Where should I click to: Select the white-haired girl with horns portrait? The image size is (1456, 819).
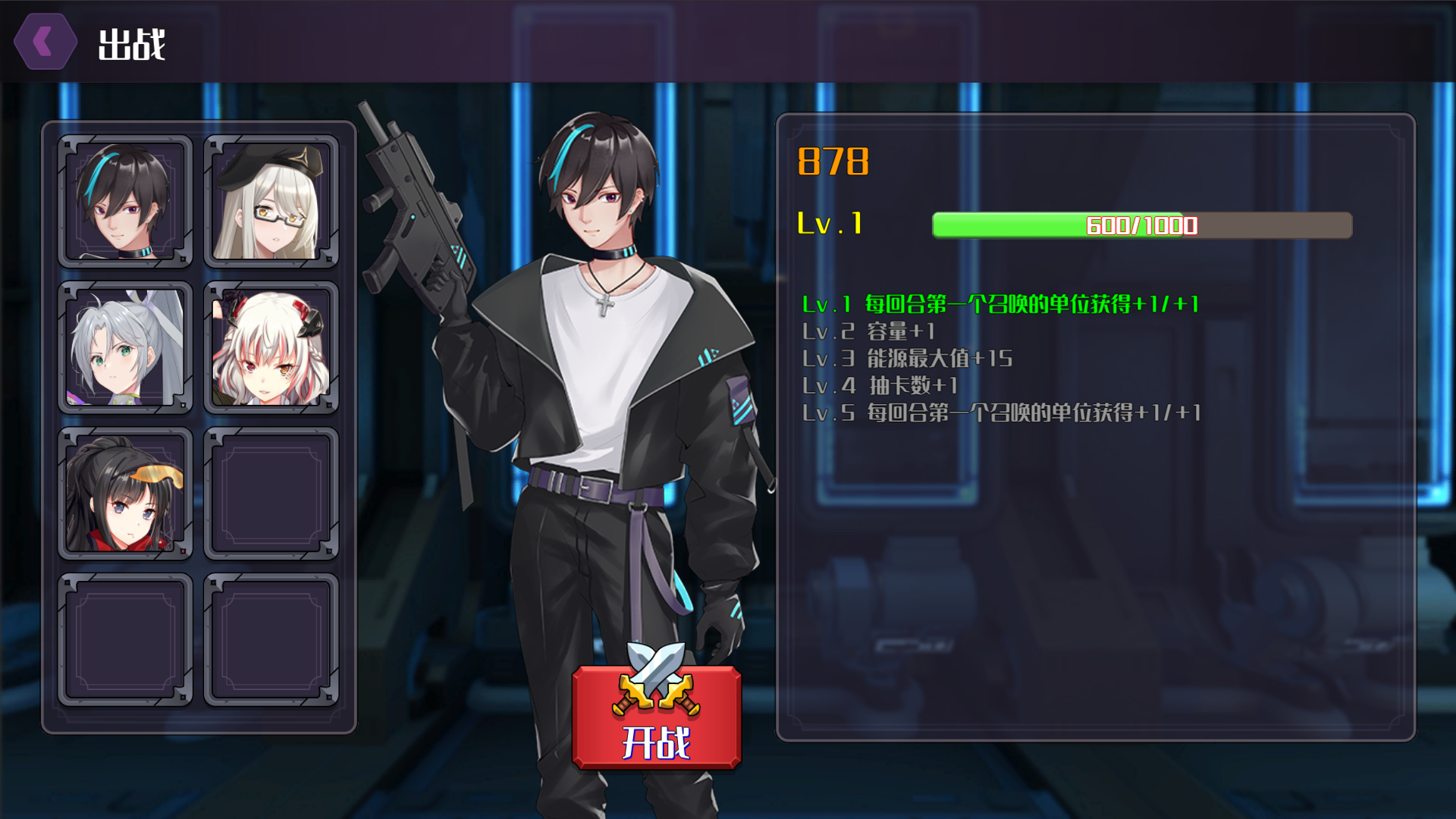pyautogui.click(x=271, y=345)
